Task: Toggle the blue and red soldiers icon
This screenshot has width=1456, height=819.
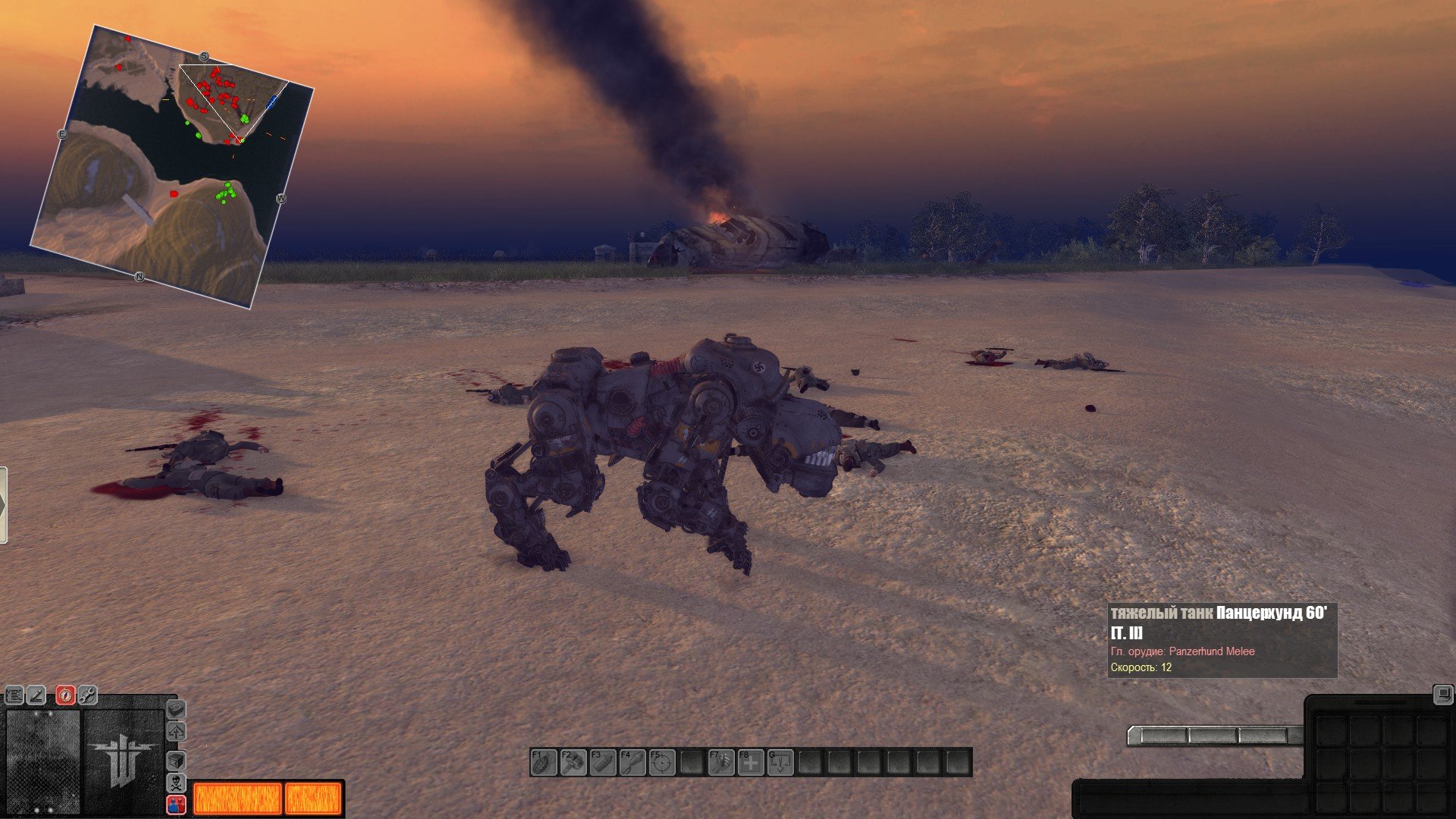Action: [x=176, y=804]
